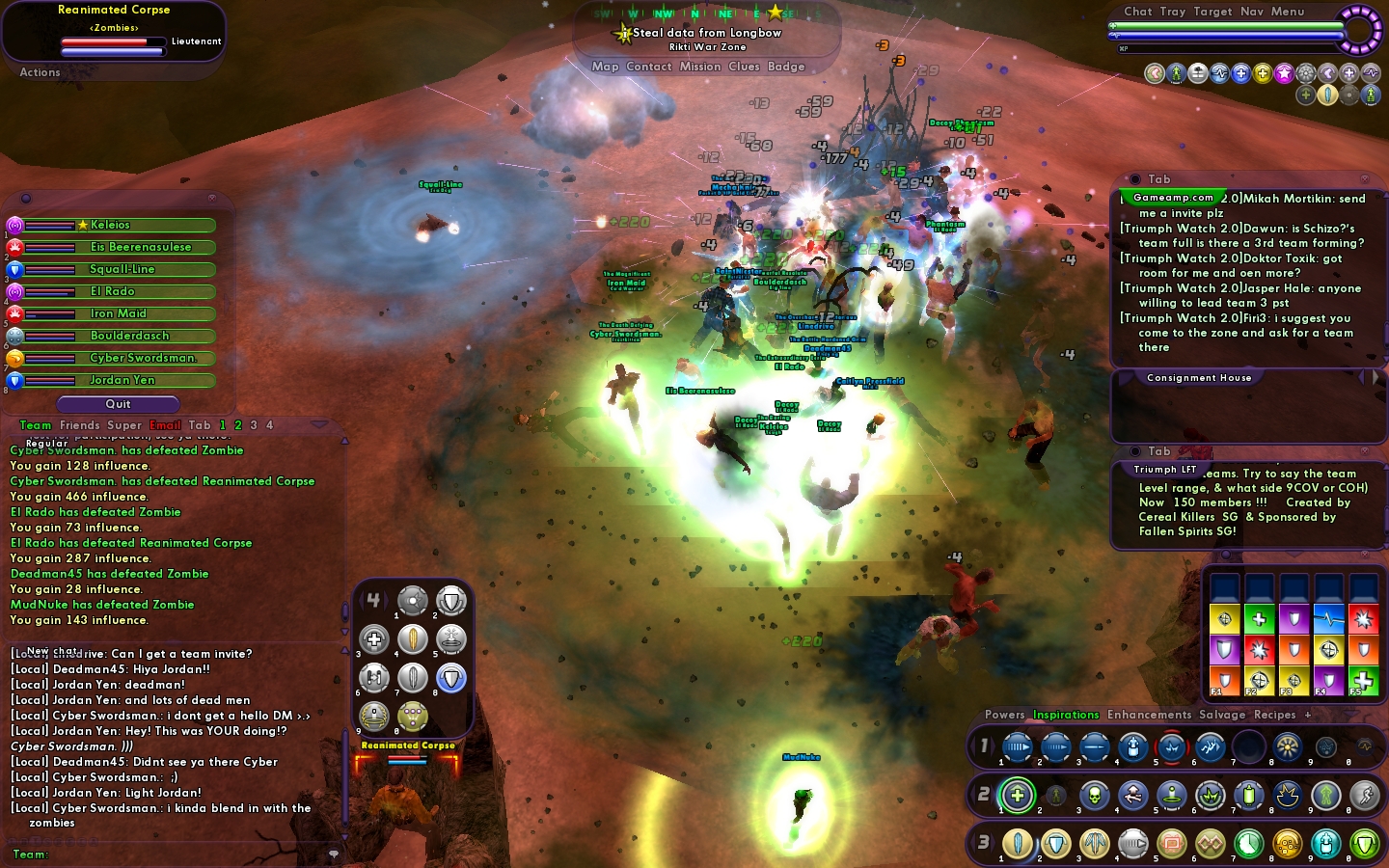
Task: Open the Map window
Action: click(605, 67)
